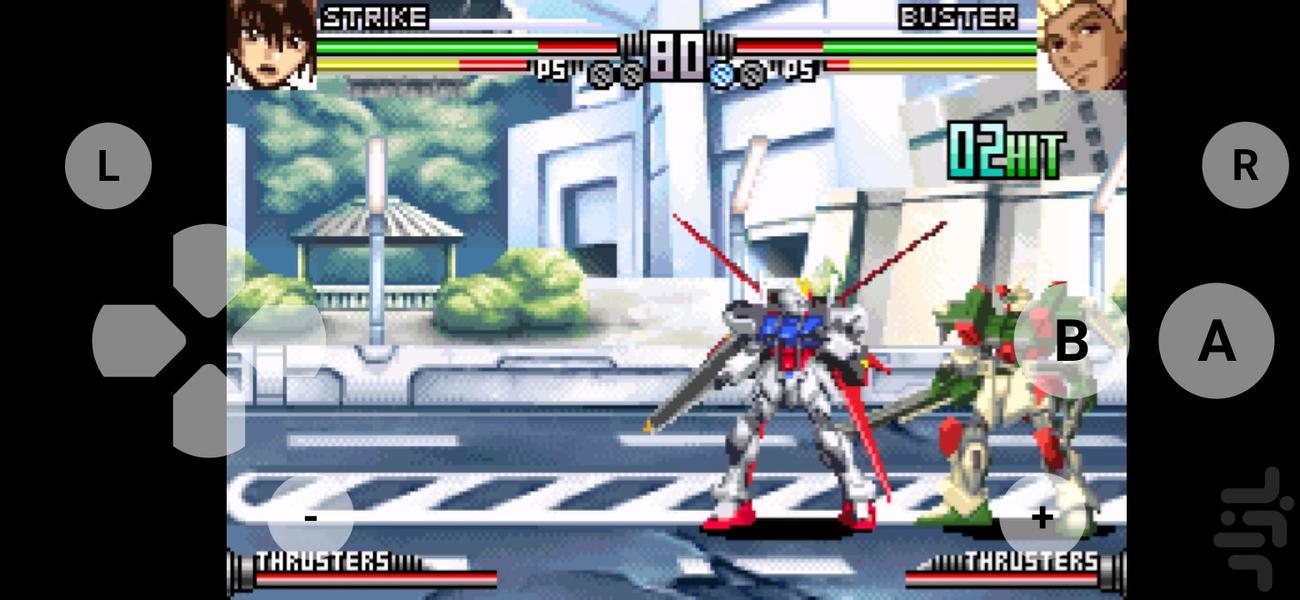Image resolution: width=1300 pixels, height=600 pixels.
Task: Tap the D-pad right direction
Action: pyautogui.click(x=280, y=341)
